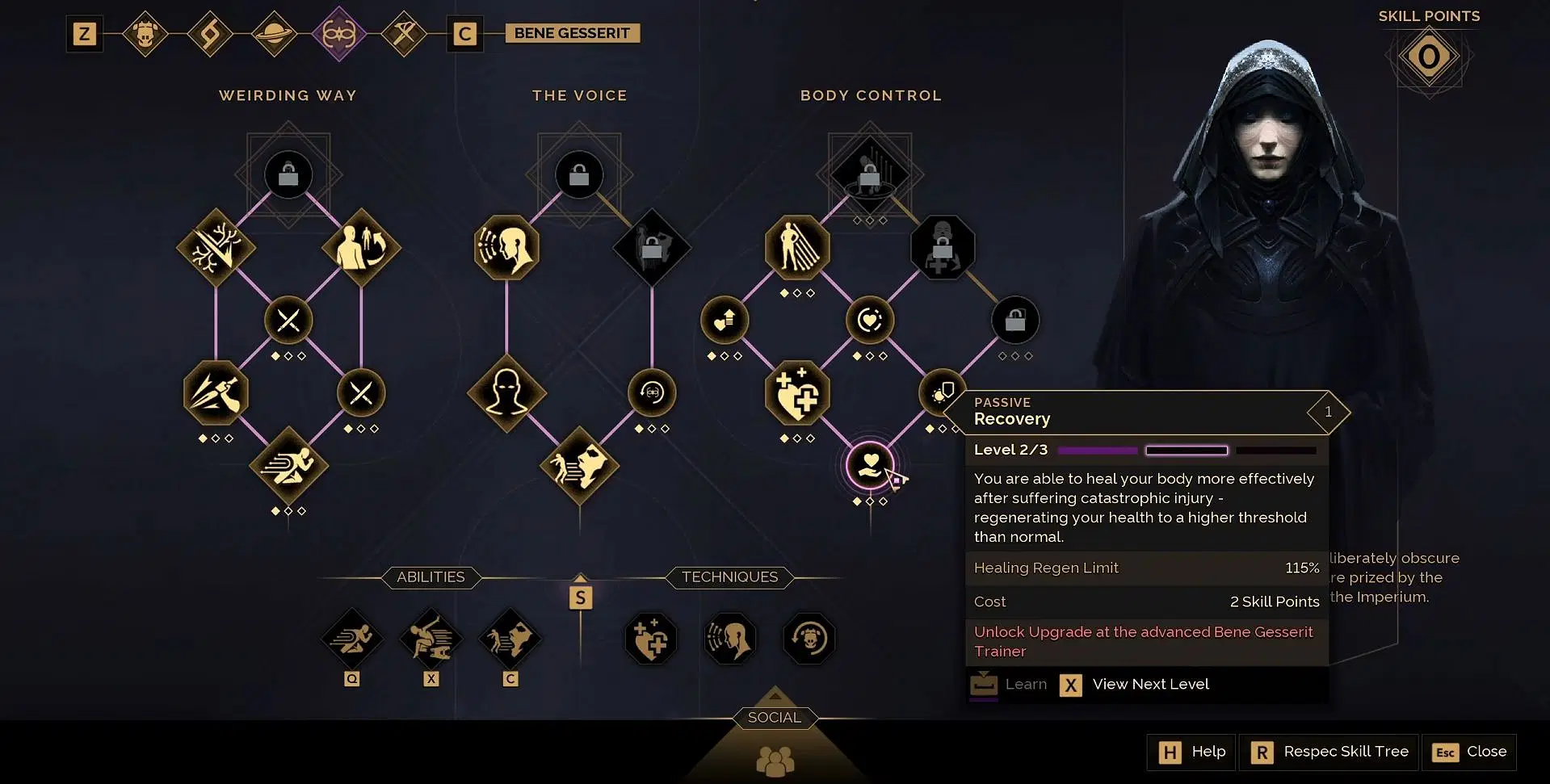Select the ability slot bound to Q

pyautogui.click(x=352, y=639)
